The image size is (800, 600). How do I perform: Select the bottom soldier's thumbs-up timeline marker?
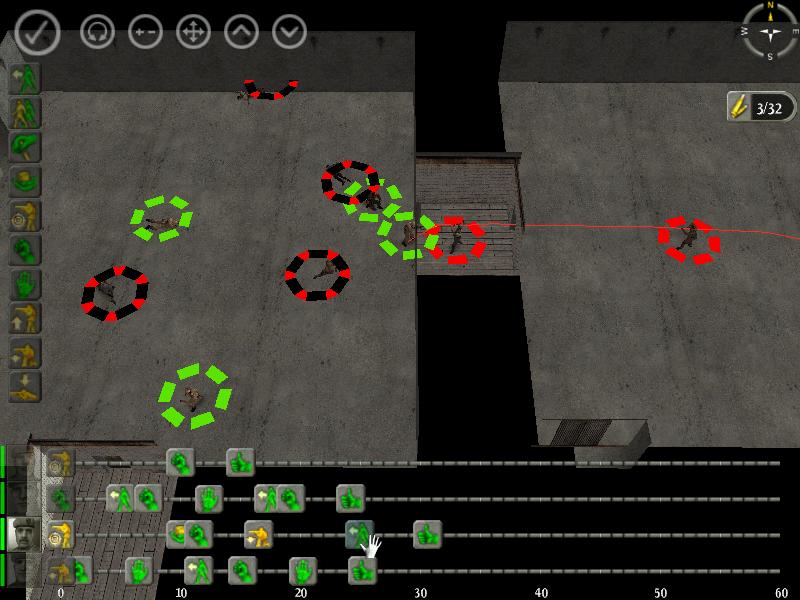point(362,571)
